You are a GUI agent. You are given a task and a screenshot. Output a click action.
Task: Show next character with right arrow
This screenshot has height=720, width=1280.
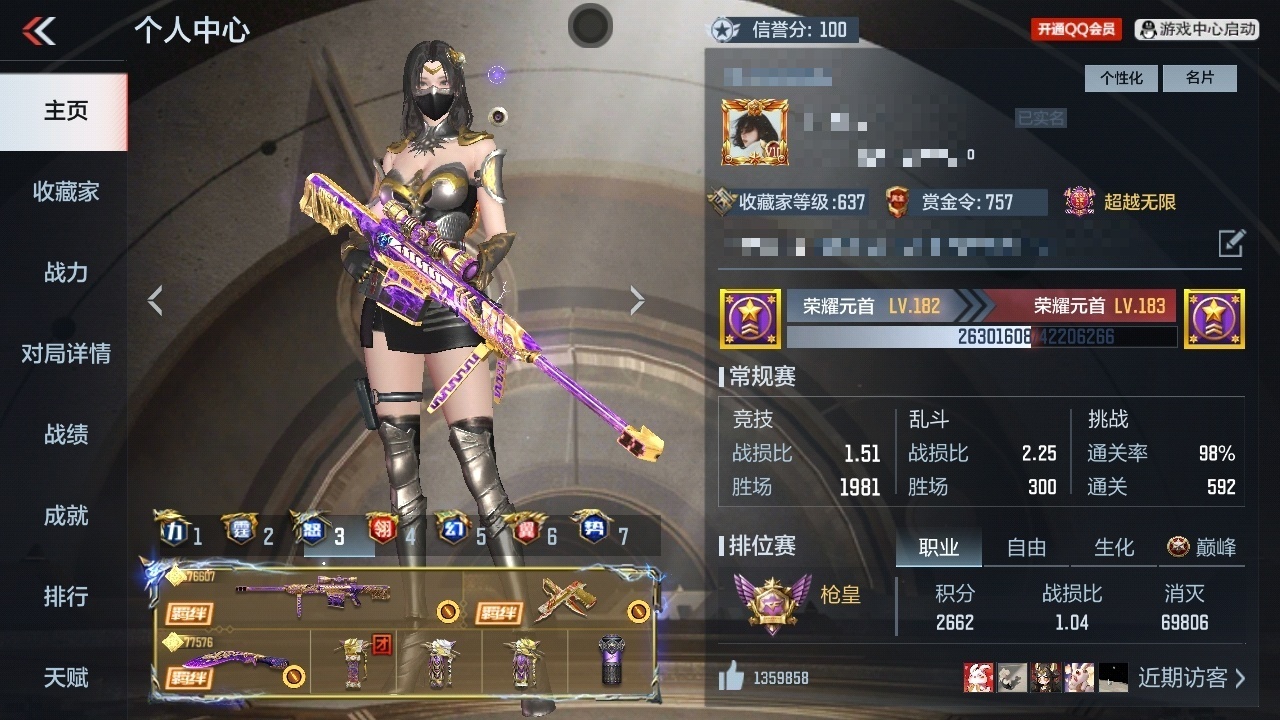click(x=637, y=300)
